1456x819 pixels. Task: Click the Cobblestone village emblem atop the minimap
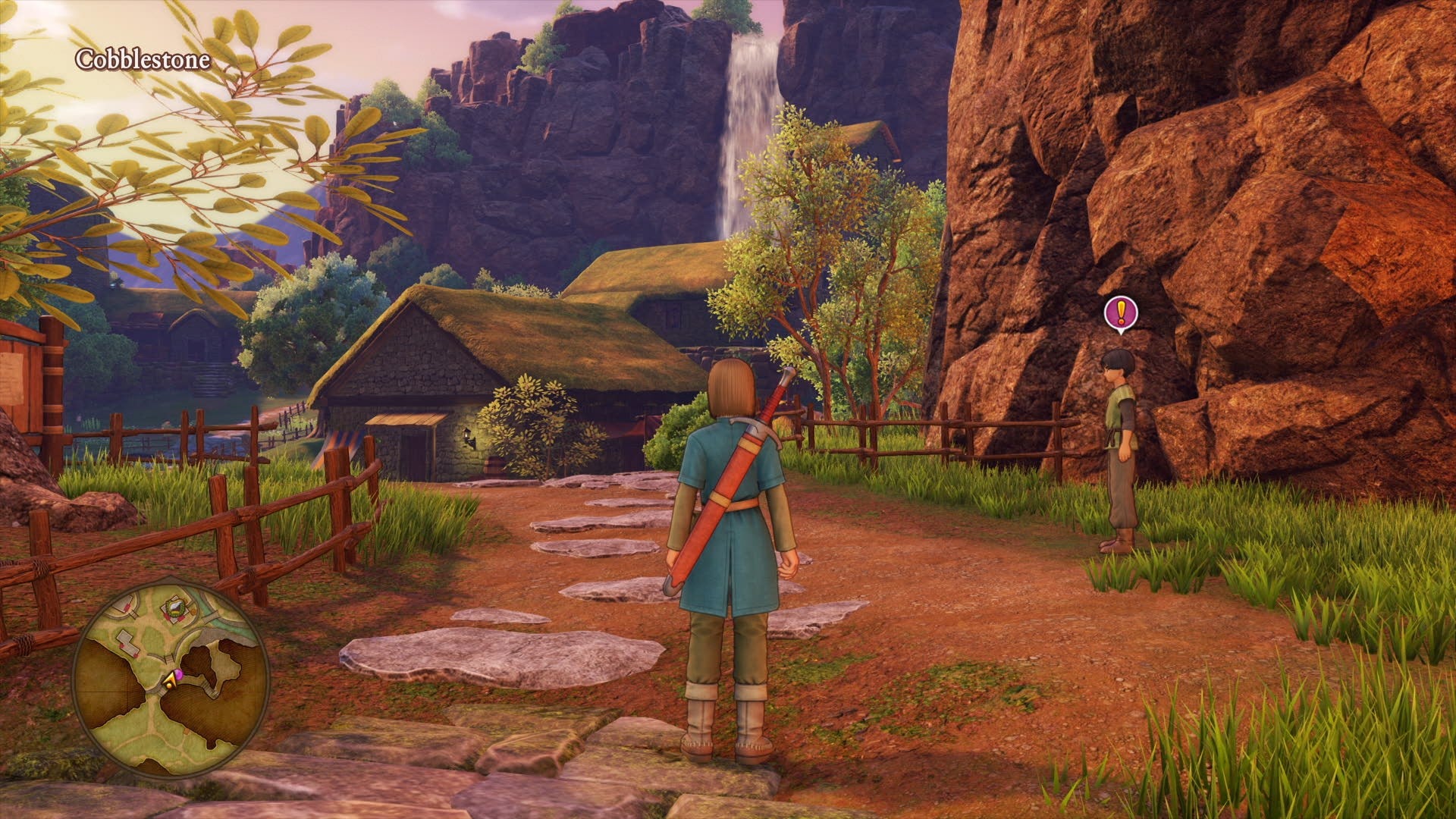pyautogui.click(x=174, y=607)
